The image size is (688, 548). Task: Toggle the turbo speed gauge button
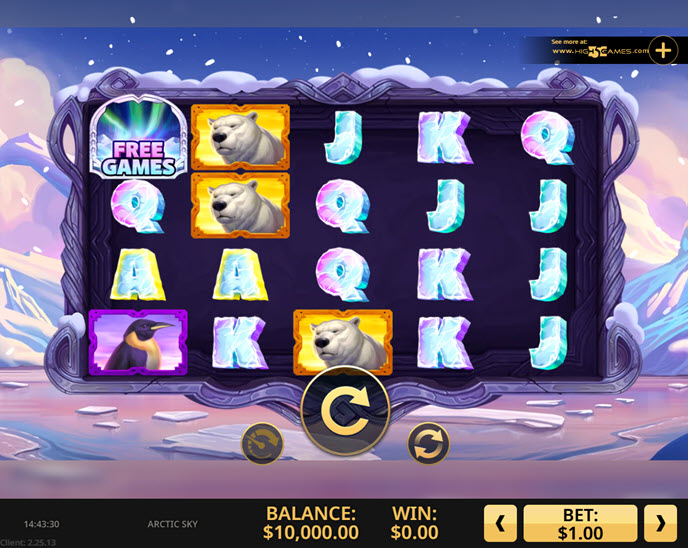coord(262,443)
